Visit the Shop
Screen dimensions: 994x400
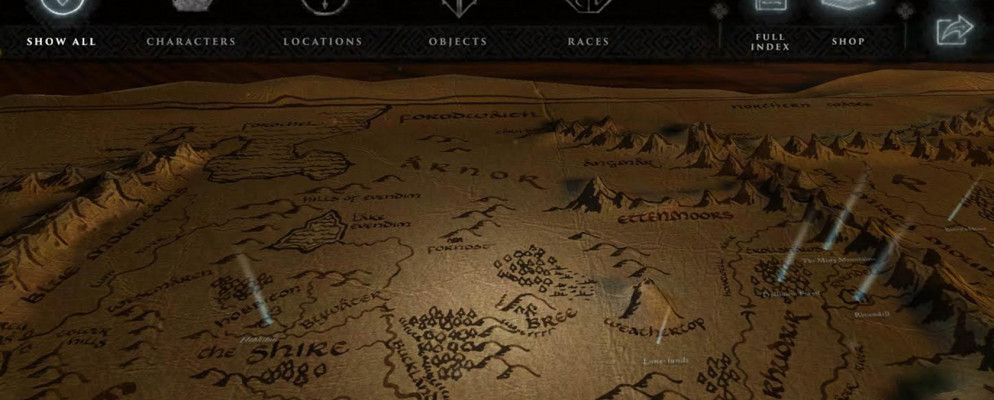848,41
